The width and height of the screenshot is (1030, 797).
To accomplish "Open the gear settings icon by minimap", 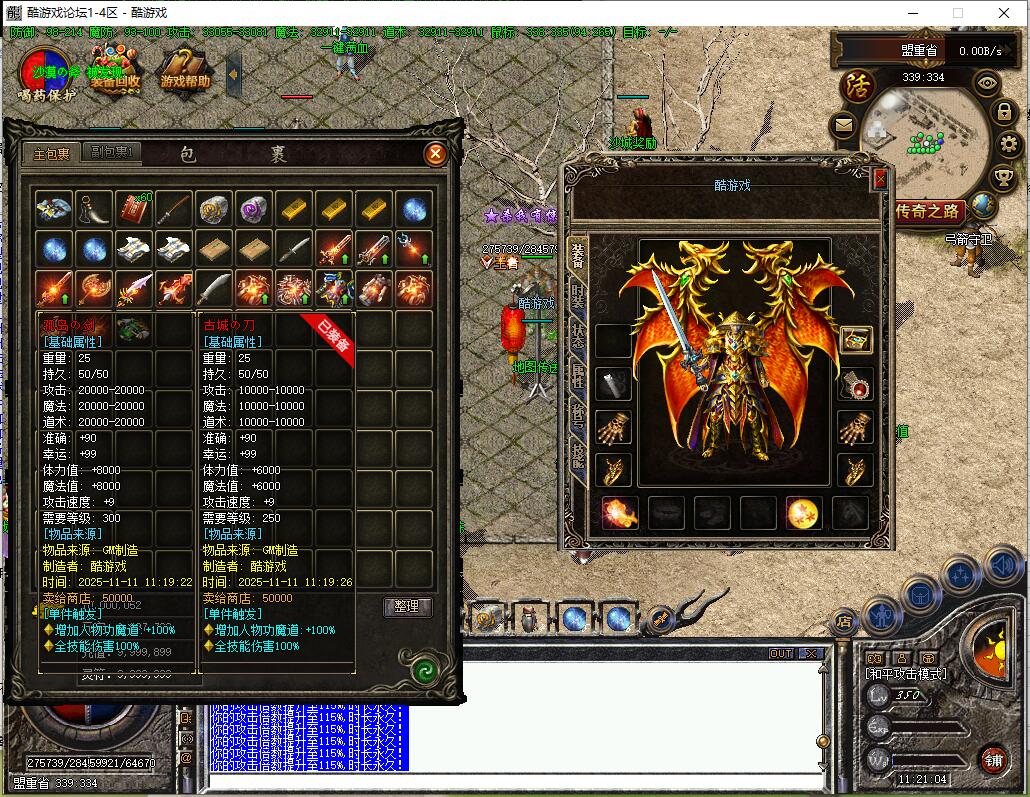I will point(1008,144).
